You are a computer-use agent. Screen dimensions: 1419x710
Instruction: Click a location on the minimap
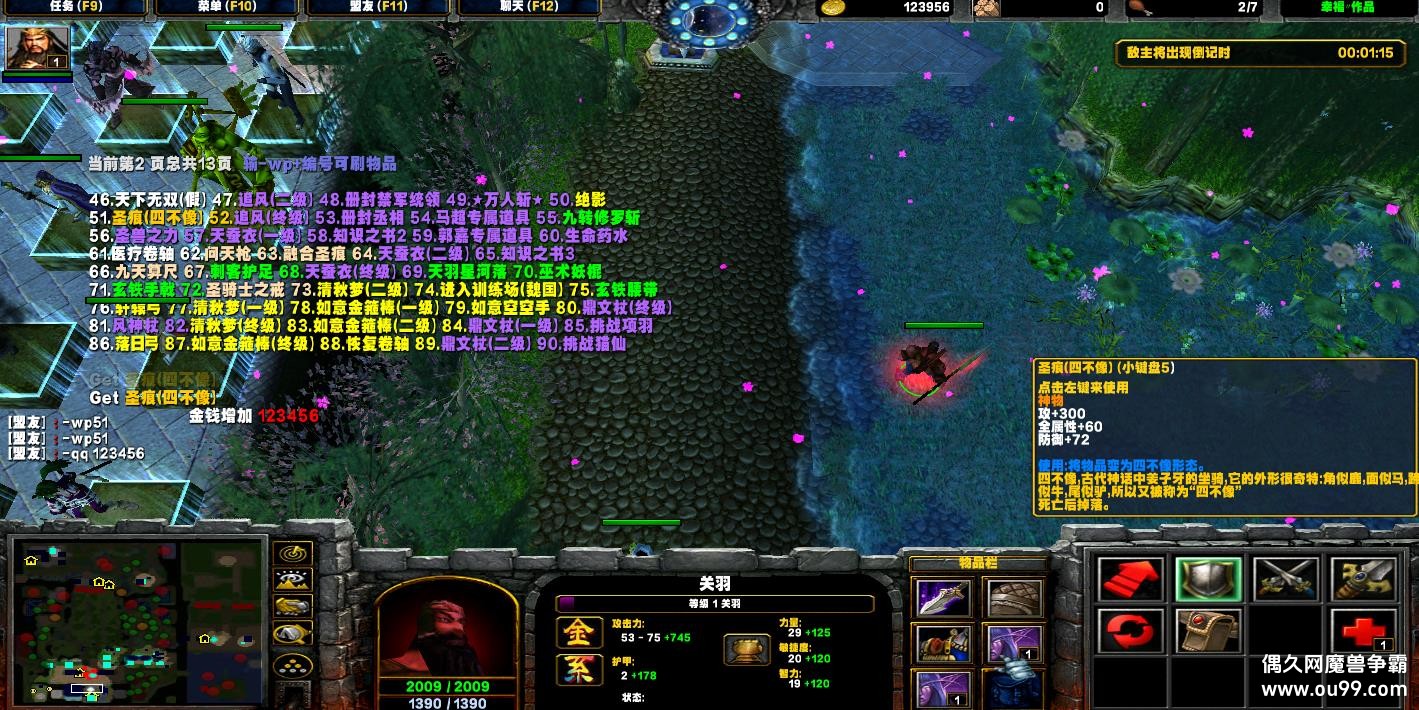138,620
